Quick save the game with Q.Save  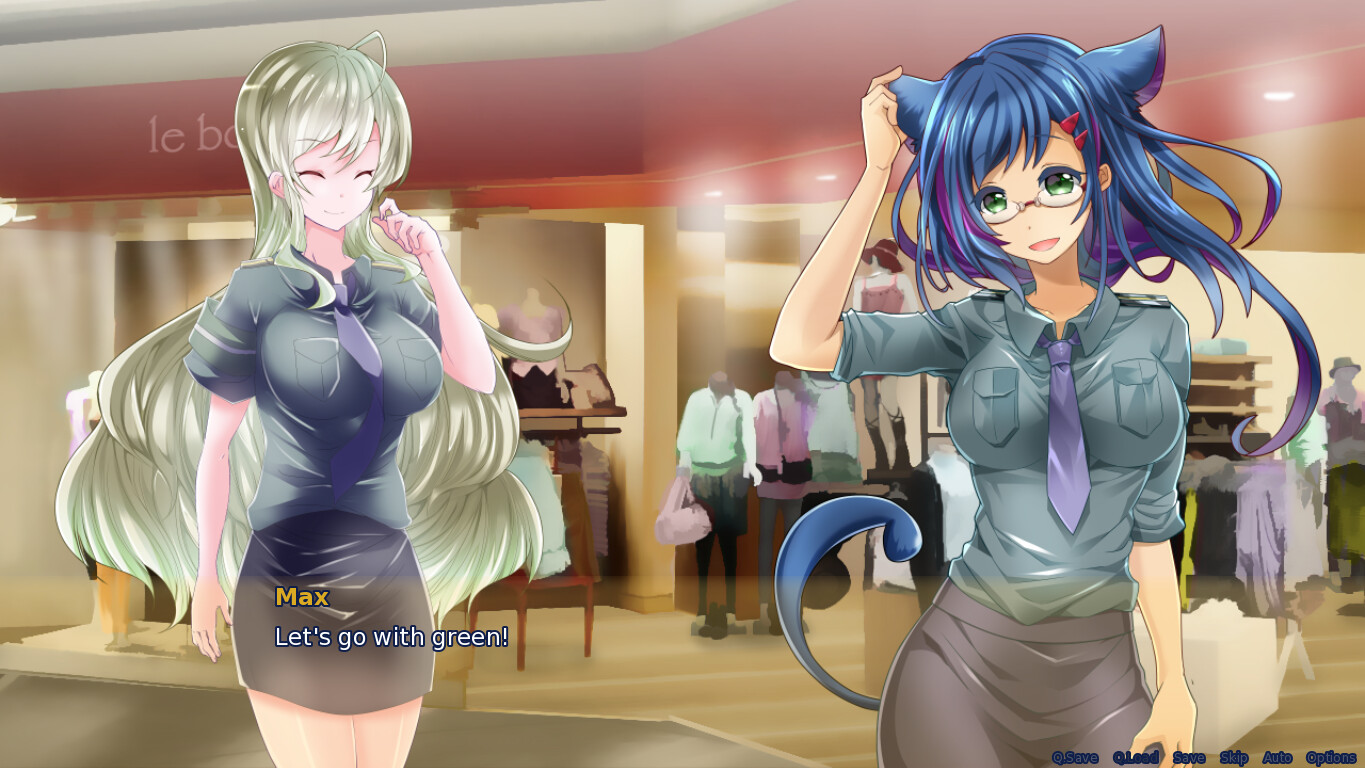click(1074, 757)
